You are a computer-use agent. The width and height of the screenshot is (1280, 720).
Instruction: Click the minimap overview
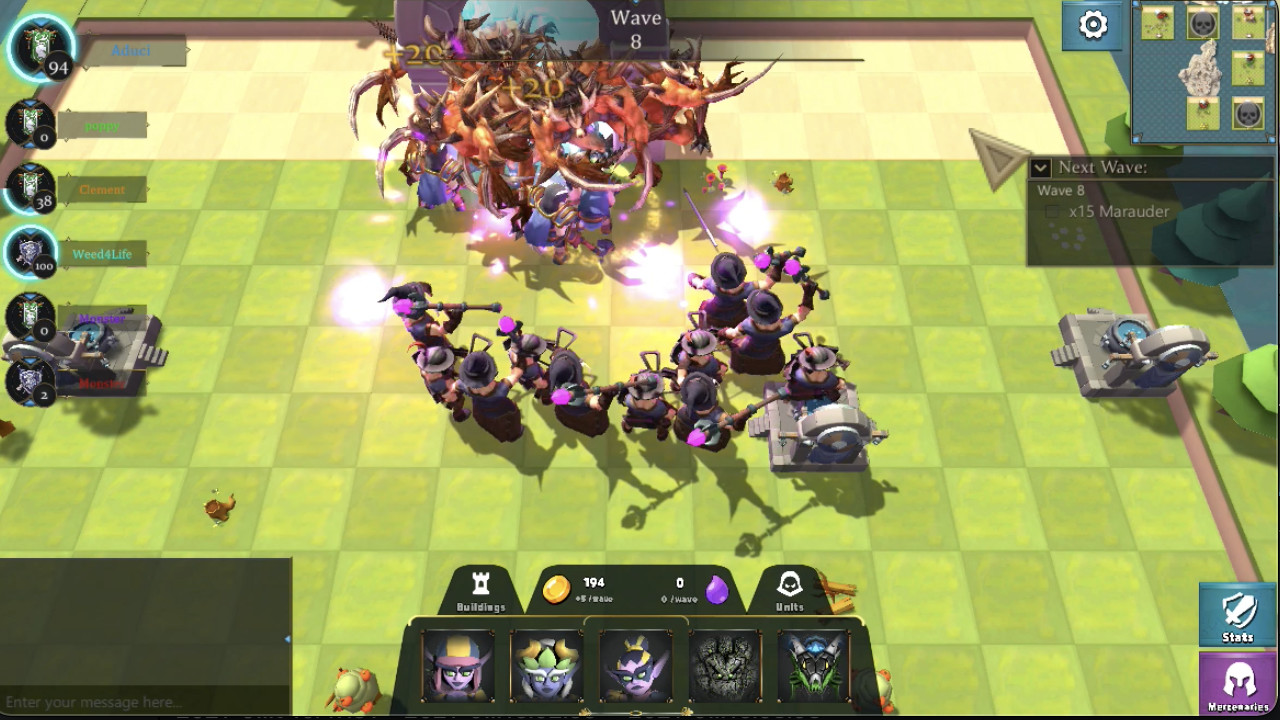[x=1203, y=70]
